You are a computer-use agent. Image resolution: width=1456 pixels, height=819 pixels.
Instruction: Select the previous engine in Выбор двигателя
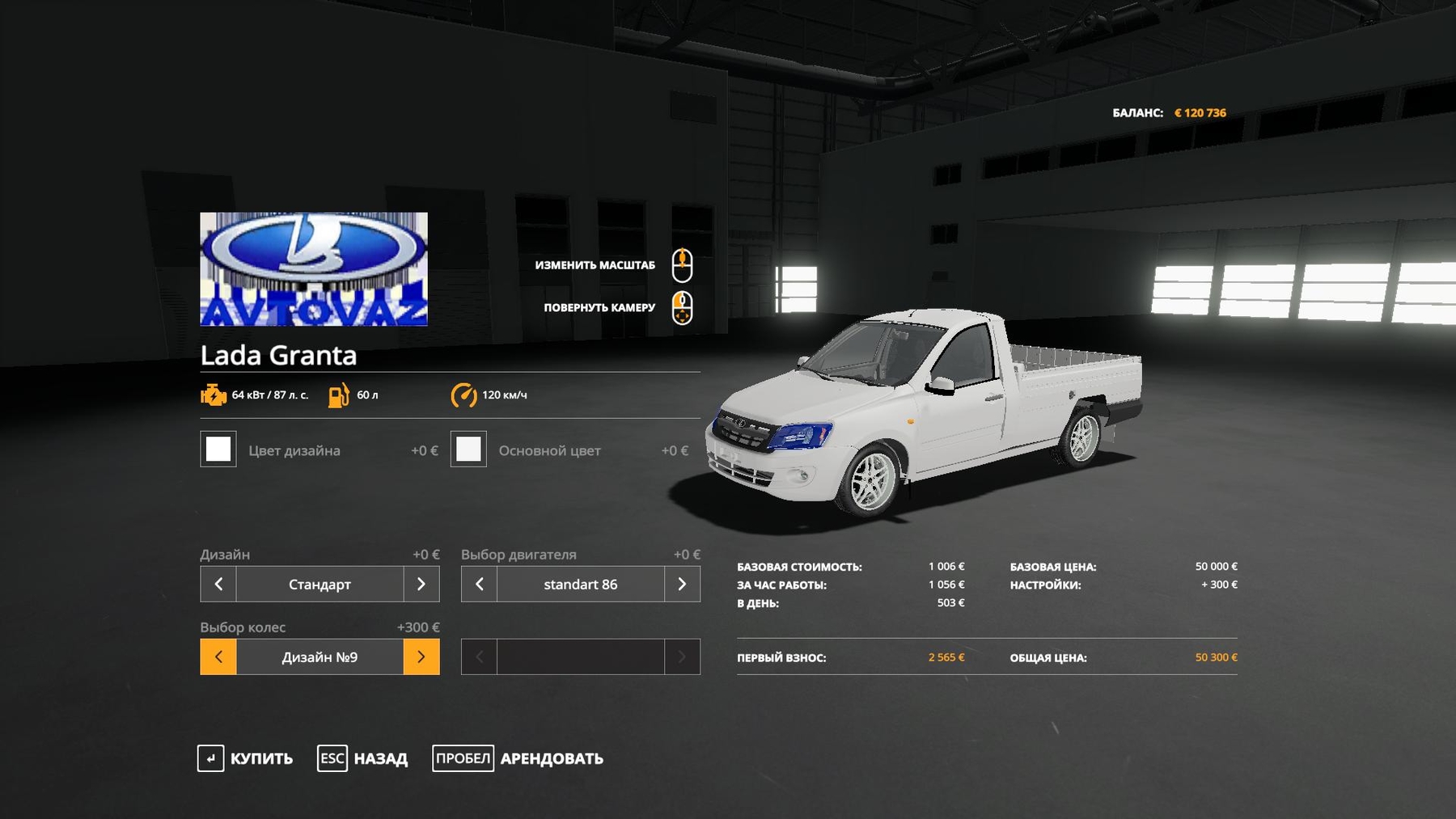479,584
